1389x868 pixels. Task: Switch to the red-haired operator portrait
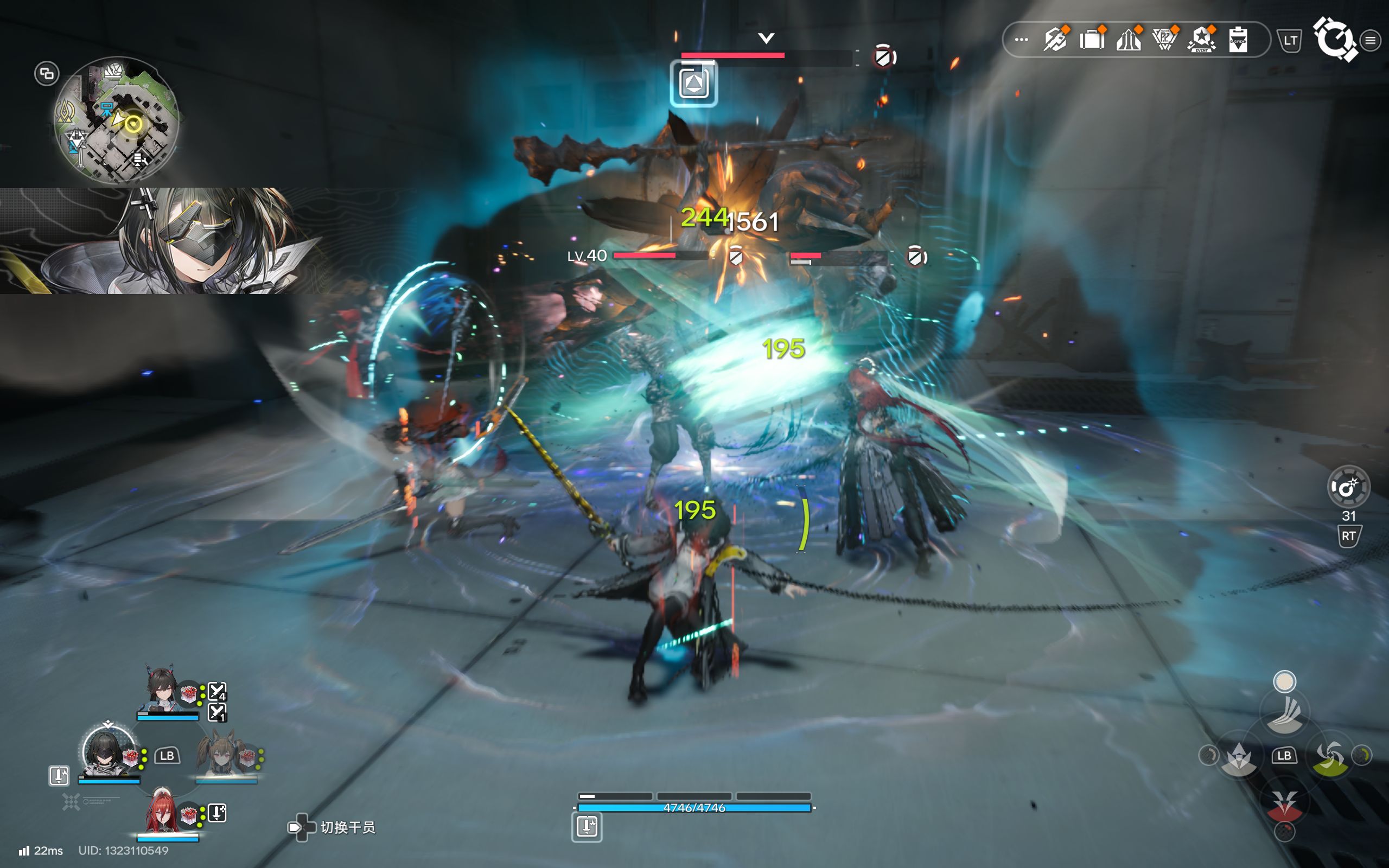pos(162,812)
